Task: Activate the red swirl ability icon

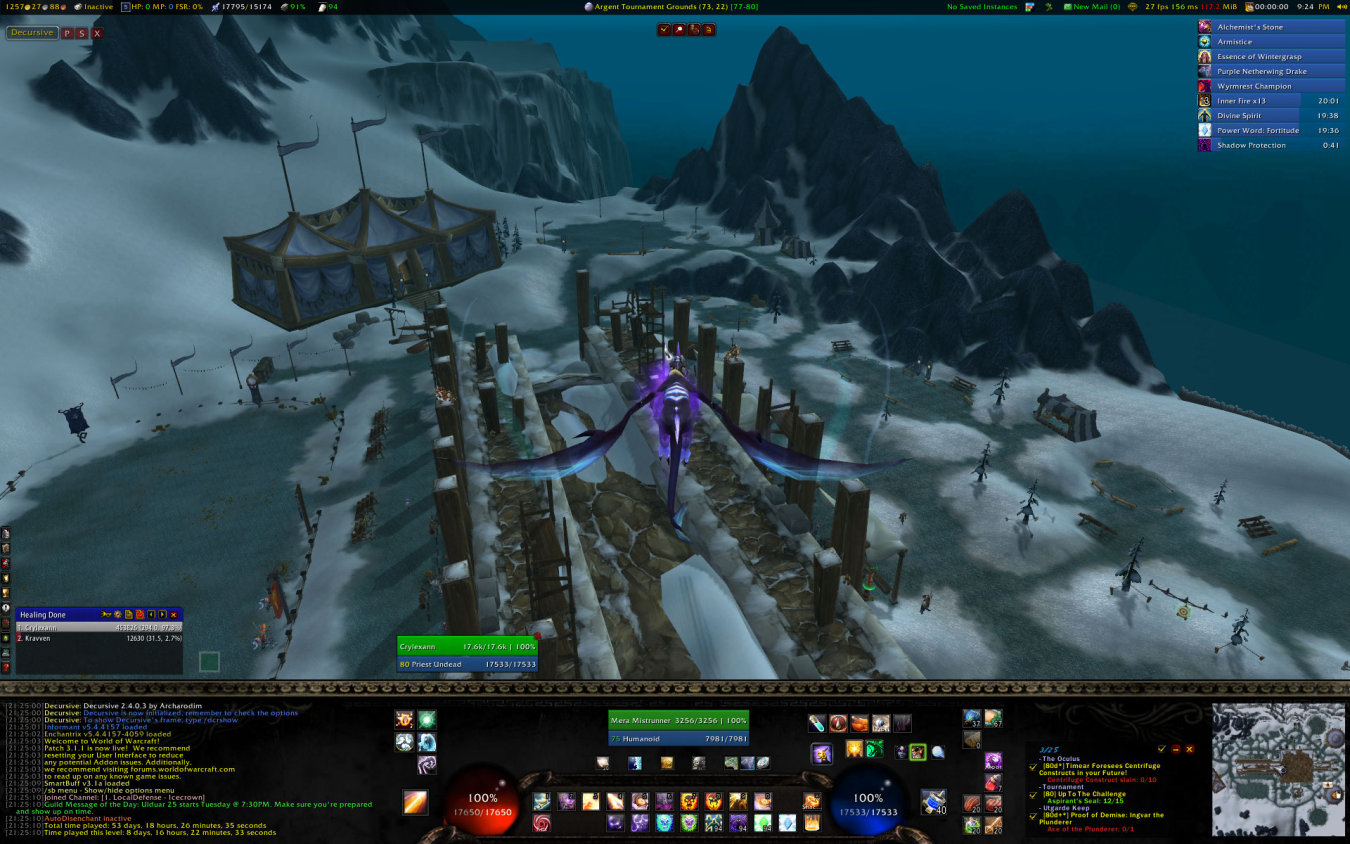Action: coord(541,822)
